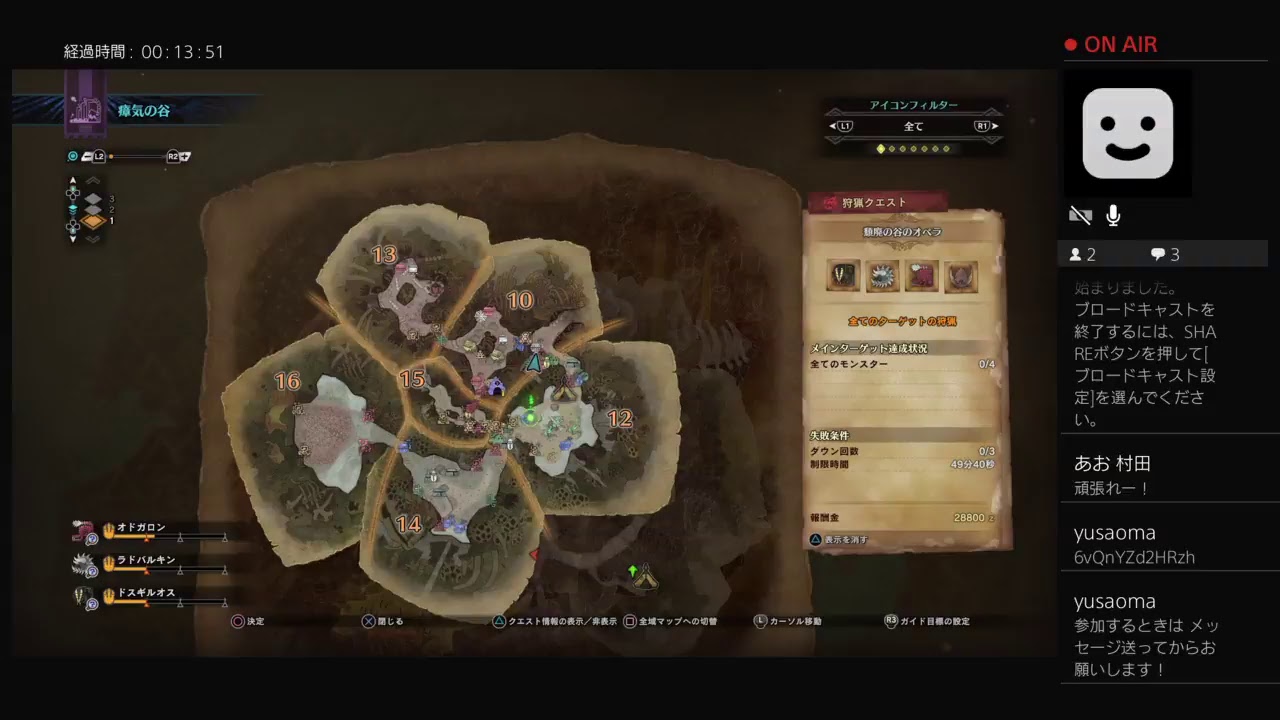The height and width of the screenshot is (720, 1280).
Task: Pick area 12 on the map
Action: coord(620,419)
